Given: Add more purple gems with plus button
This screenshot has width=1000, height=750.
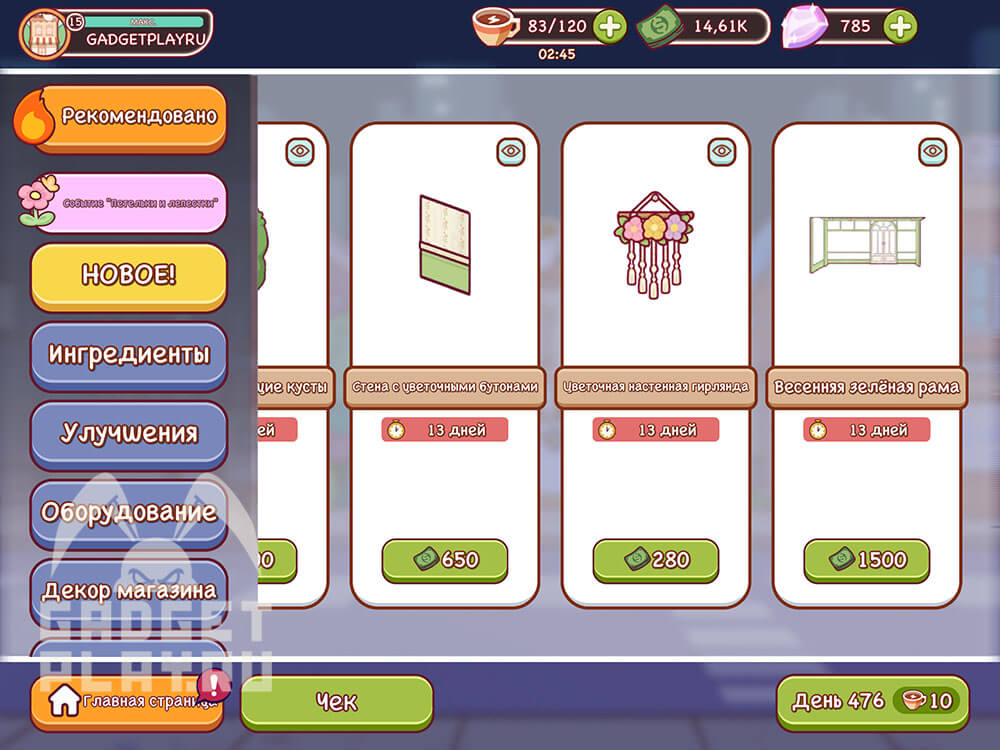Looking at the screenshot, I should [x=900, y=27].
